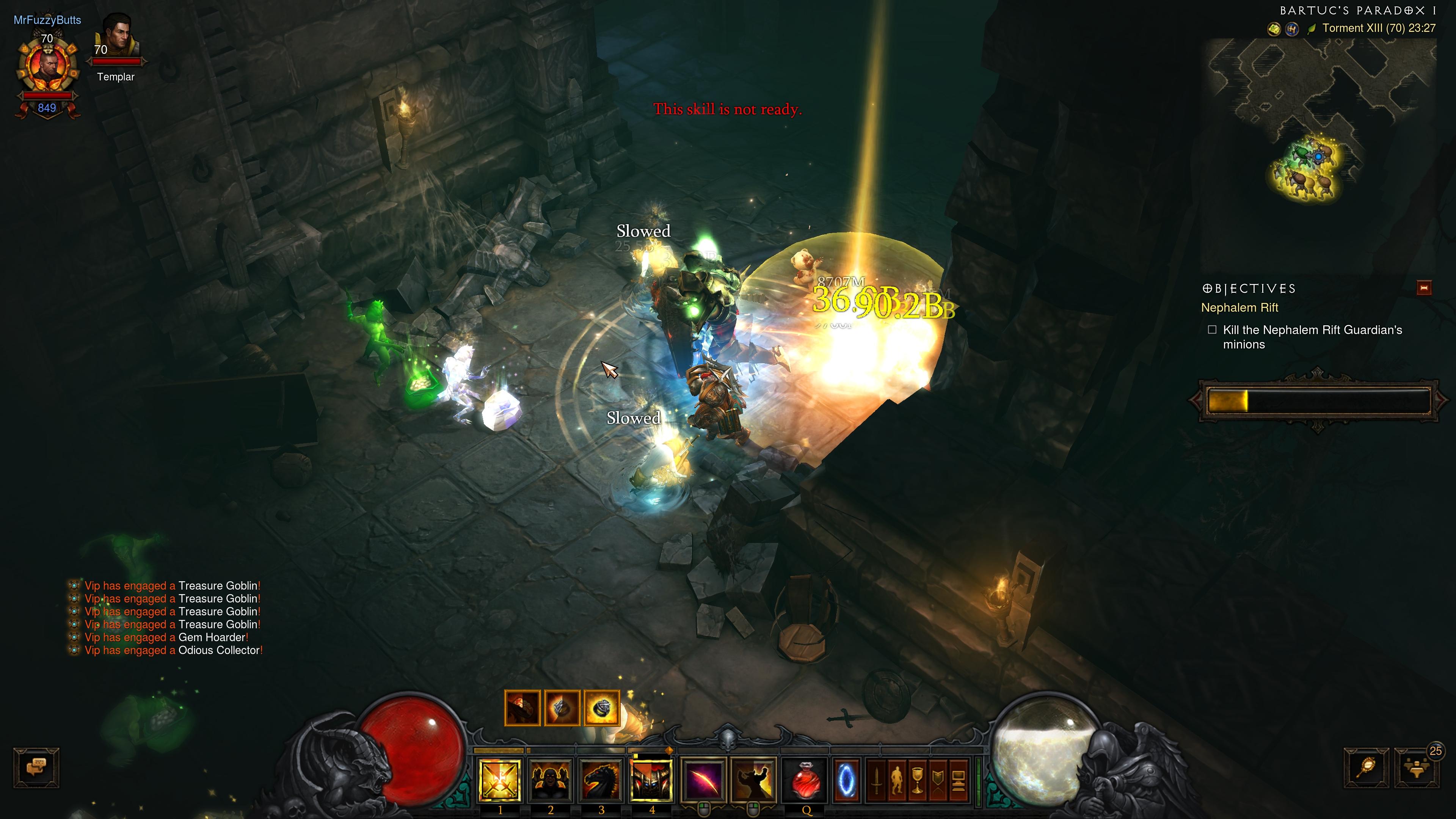1456x819 pixels.
Task: Drink the red health potion
Action: [x=805, y=780]
